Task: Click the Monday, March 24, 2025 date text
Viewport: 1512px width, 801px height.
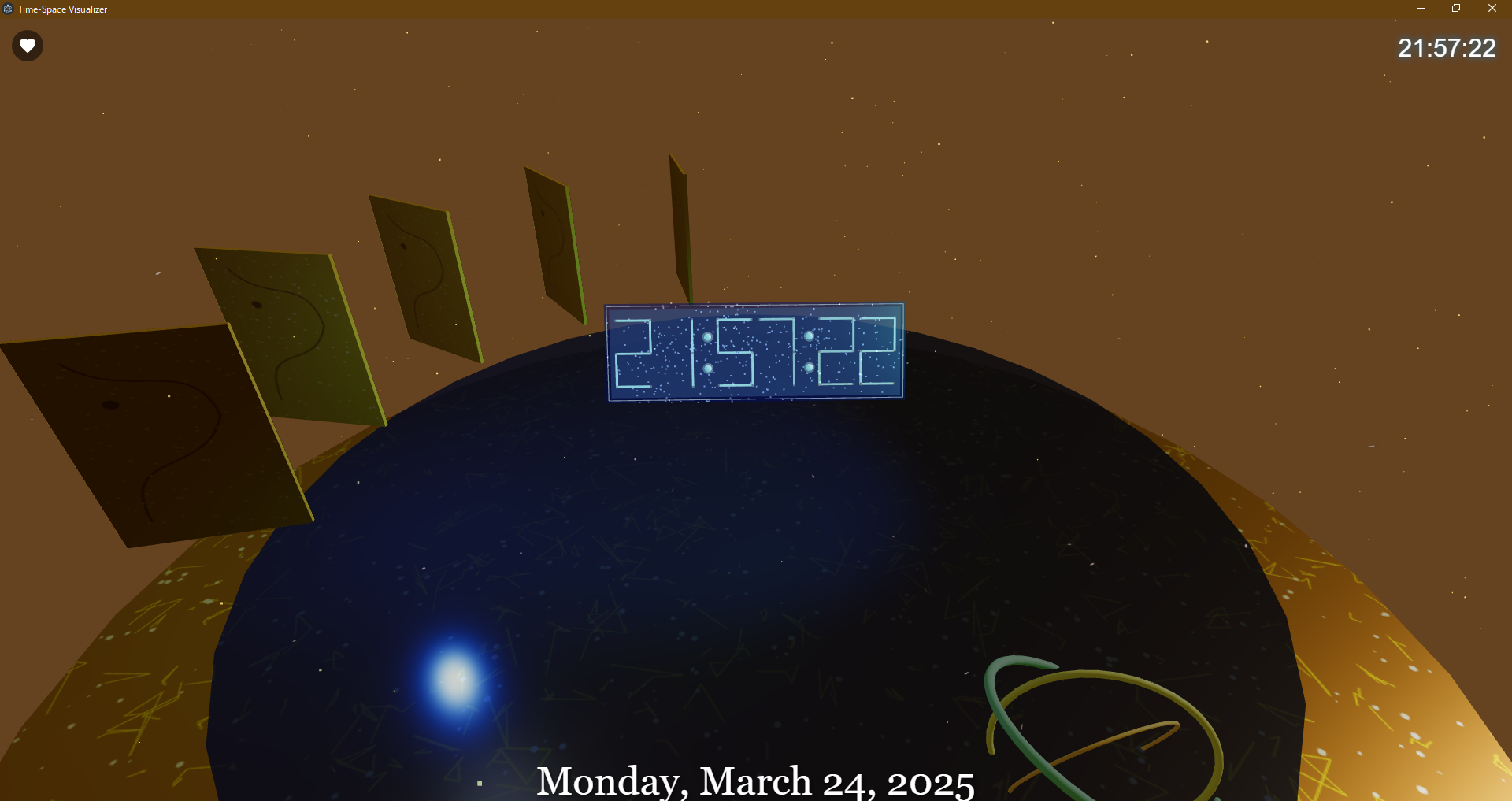Action: click(756, 780)
